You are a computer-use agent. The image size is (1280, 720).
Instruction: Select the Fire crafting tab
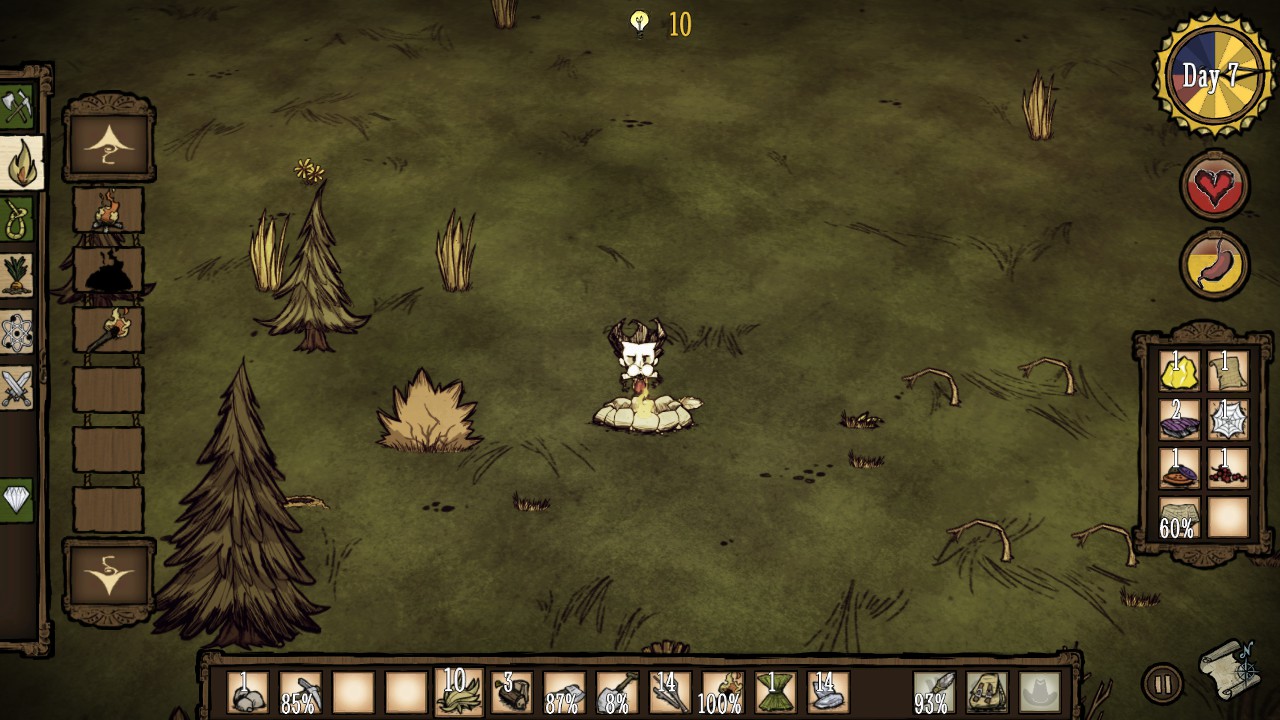pos(20,163)
